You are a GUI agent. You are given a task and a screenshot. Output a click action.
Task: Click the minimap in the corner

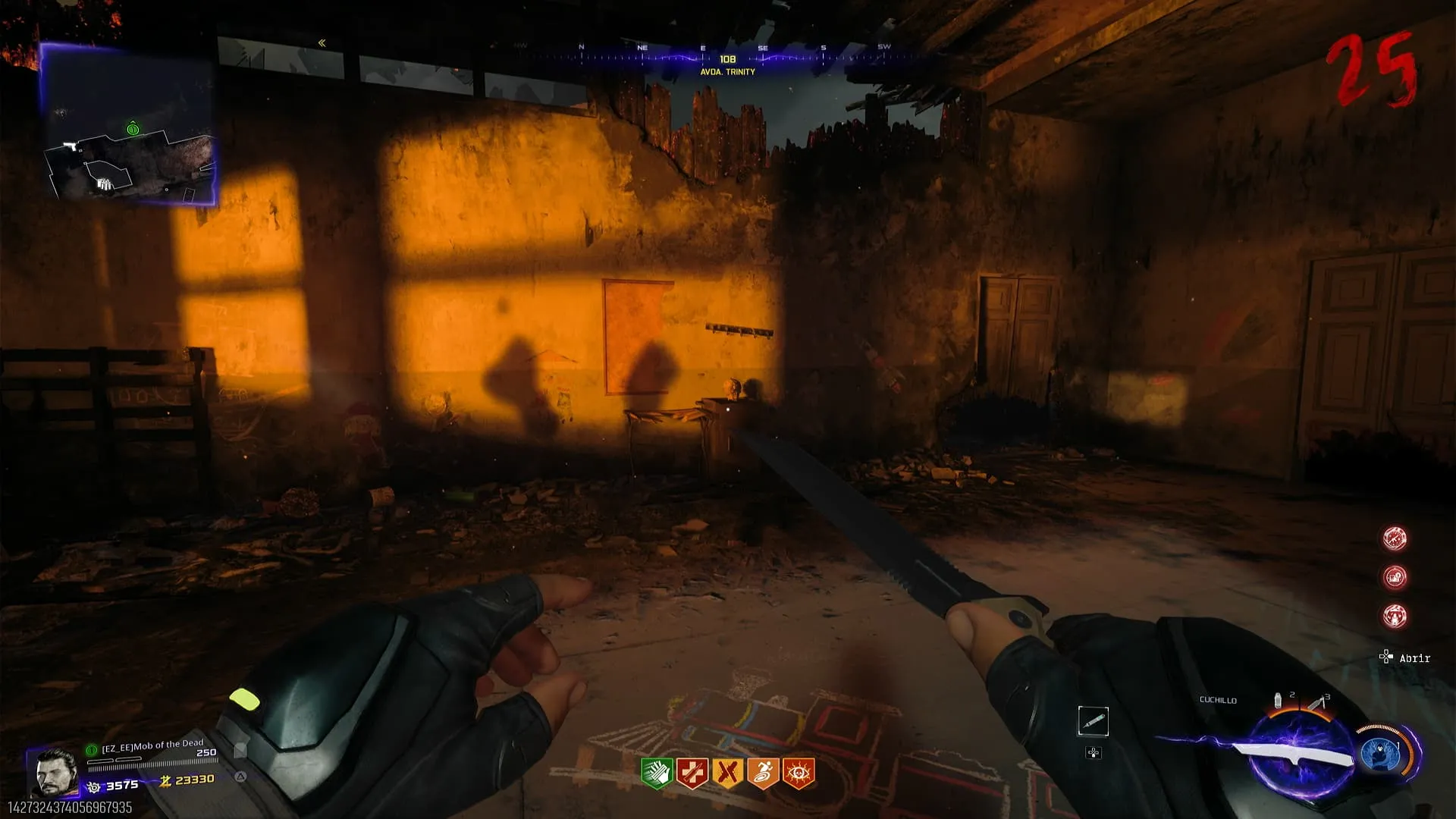(x=127, y=125)
